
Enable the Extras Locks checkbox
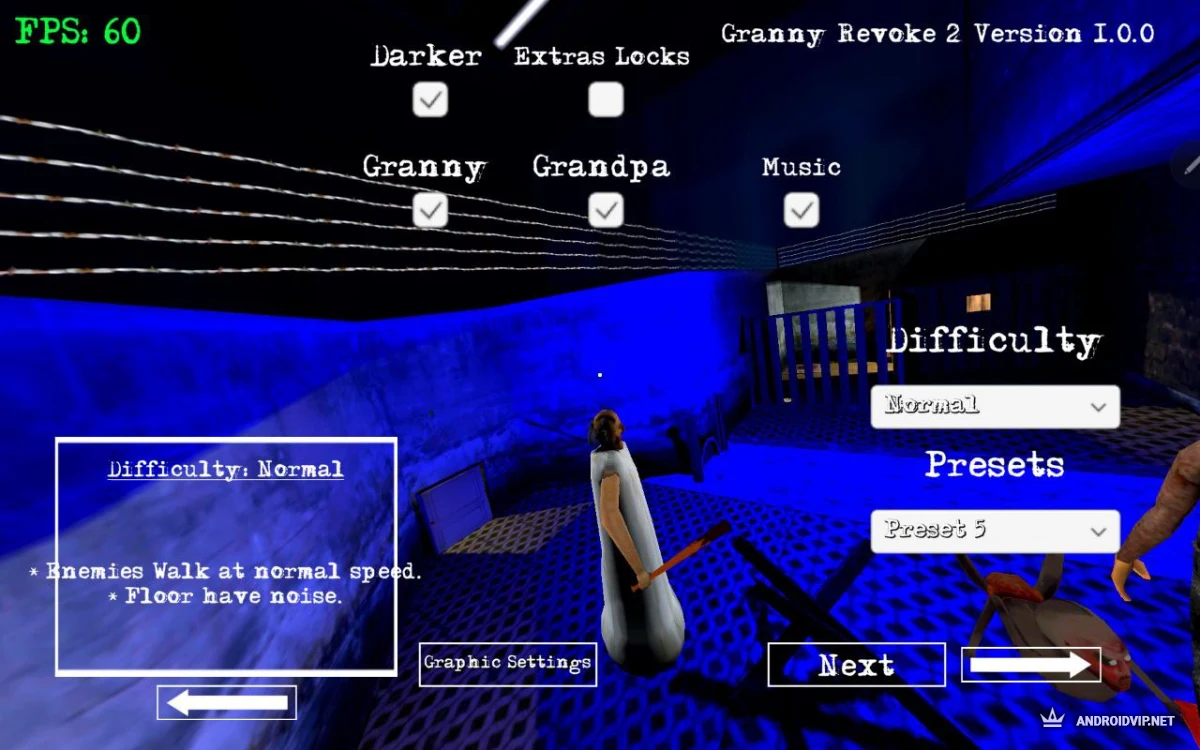(605, 100)
